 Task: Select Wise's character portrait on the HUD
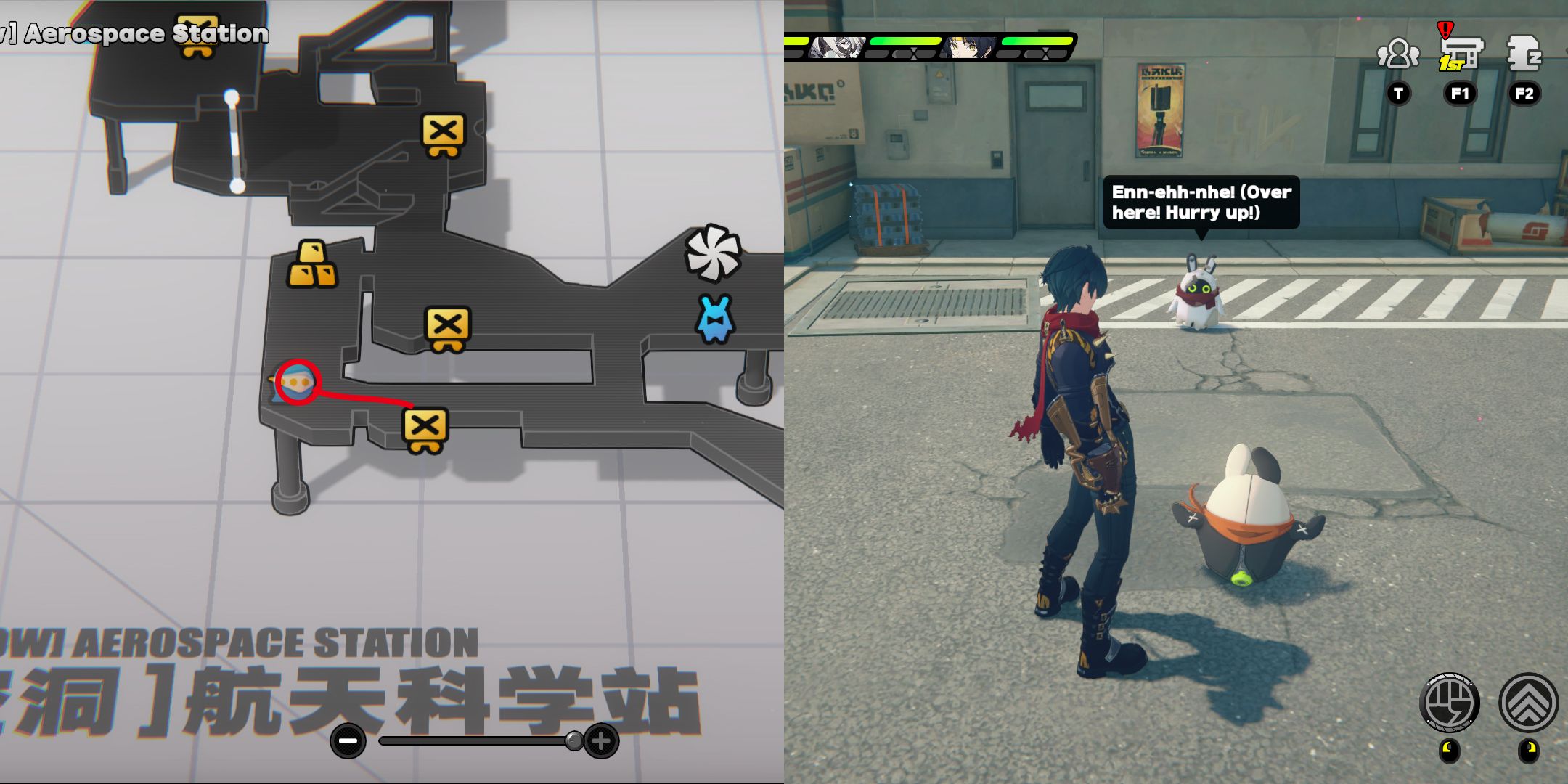pyautogui.click(x=968, y=49)
